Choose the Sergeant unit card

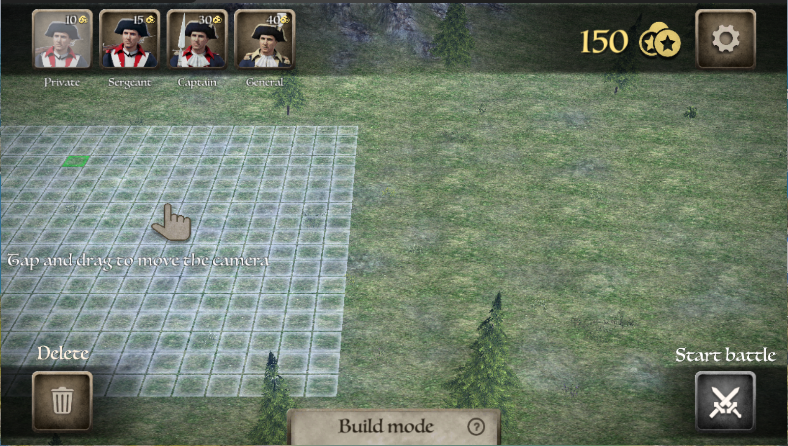(129, 40)
